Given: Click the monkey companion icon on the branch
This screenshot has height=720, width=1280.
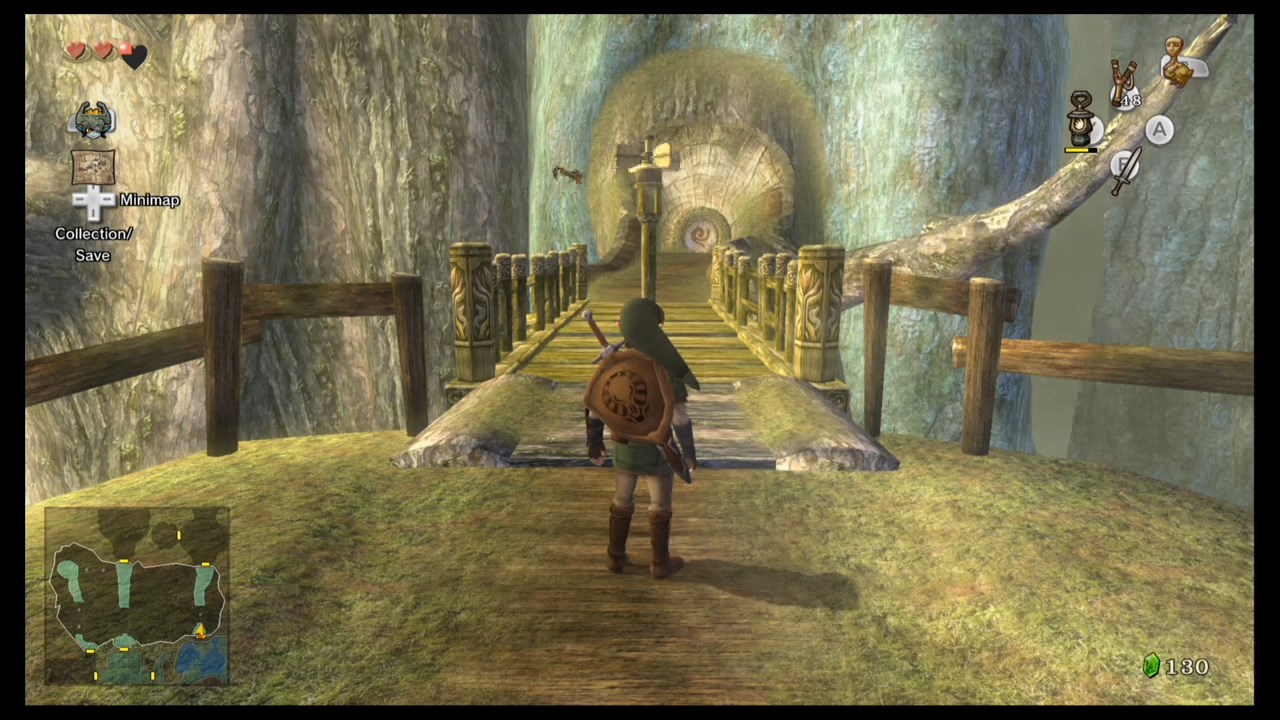Looking at the screenshot, I should click(1178, 60).
